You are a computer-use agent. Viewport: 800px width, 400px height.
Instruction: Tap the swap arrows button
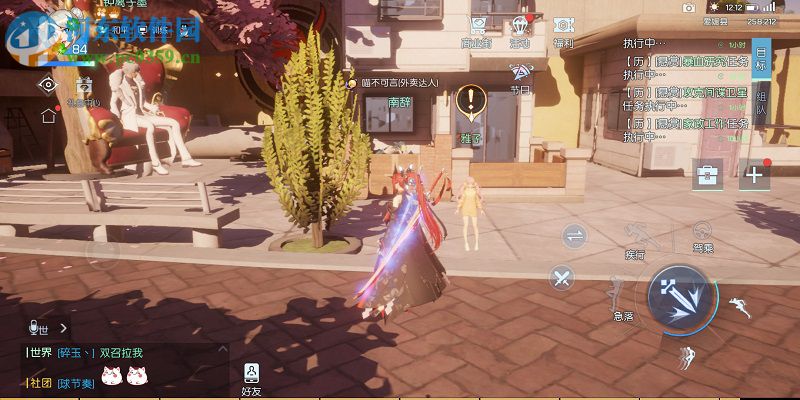point(575,236)
